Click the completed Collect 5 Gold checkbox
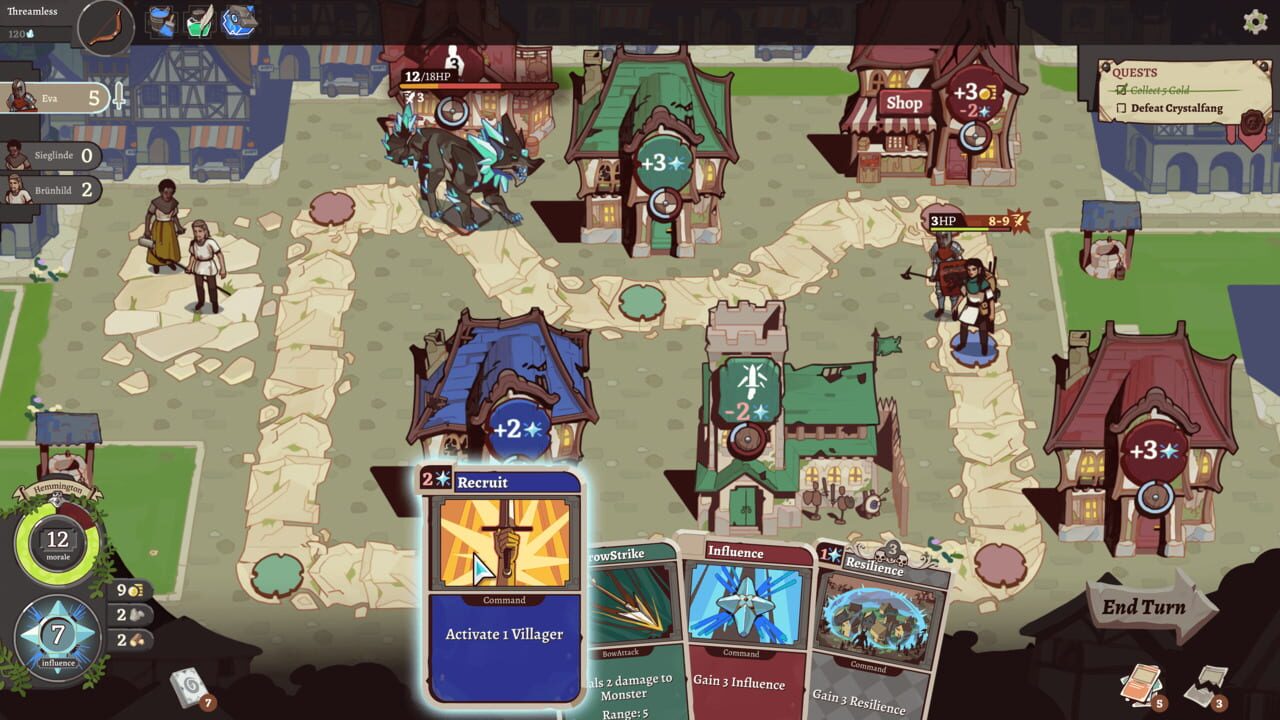This screenshot has height=720, width=1280. pos(1122,89)
